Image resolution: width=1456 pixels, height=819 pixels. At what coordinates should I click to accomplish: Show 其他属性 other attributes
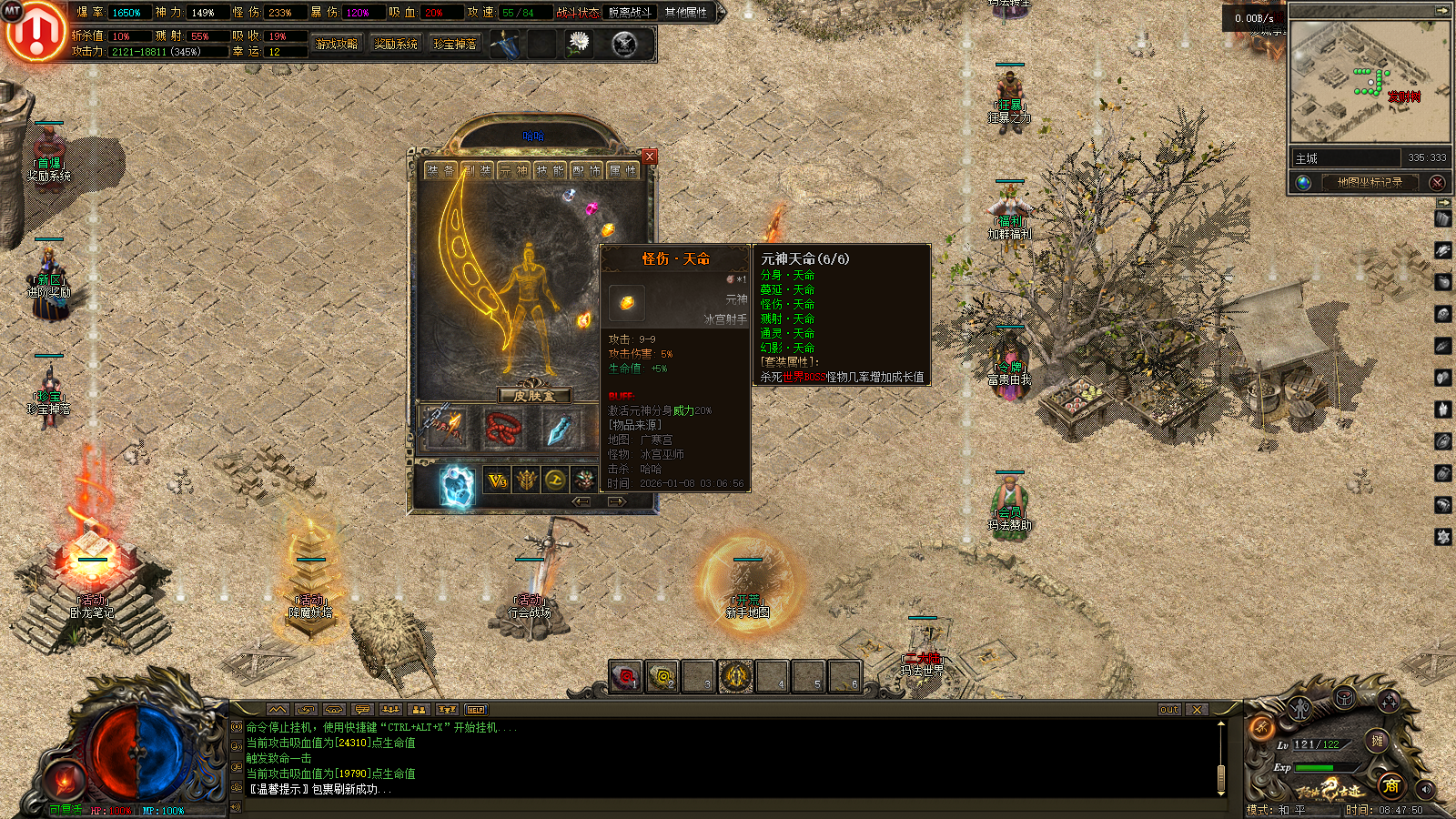tap(686, 13)
